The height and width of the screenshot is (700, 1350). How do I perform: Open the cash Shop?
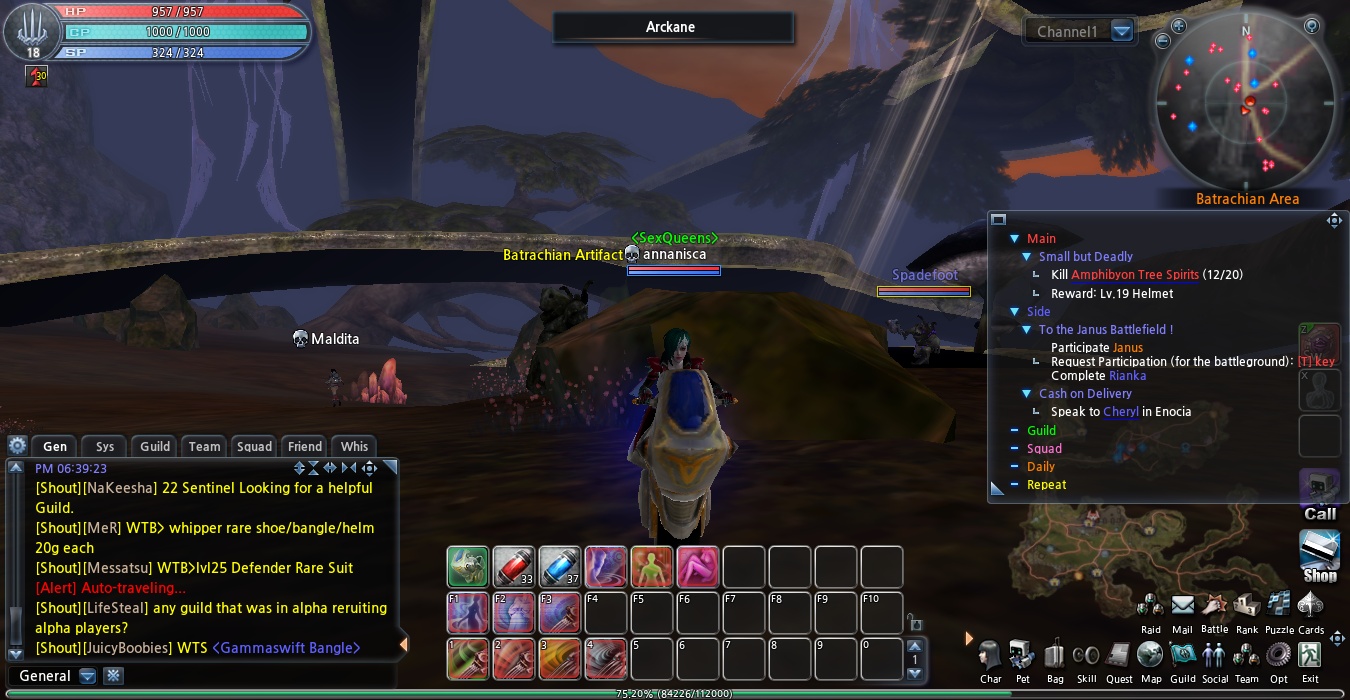[1319, 553]
